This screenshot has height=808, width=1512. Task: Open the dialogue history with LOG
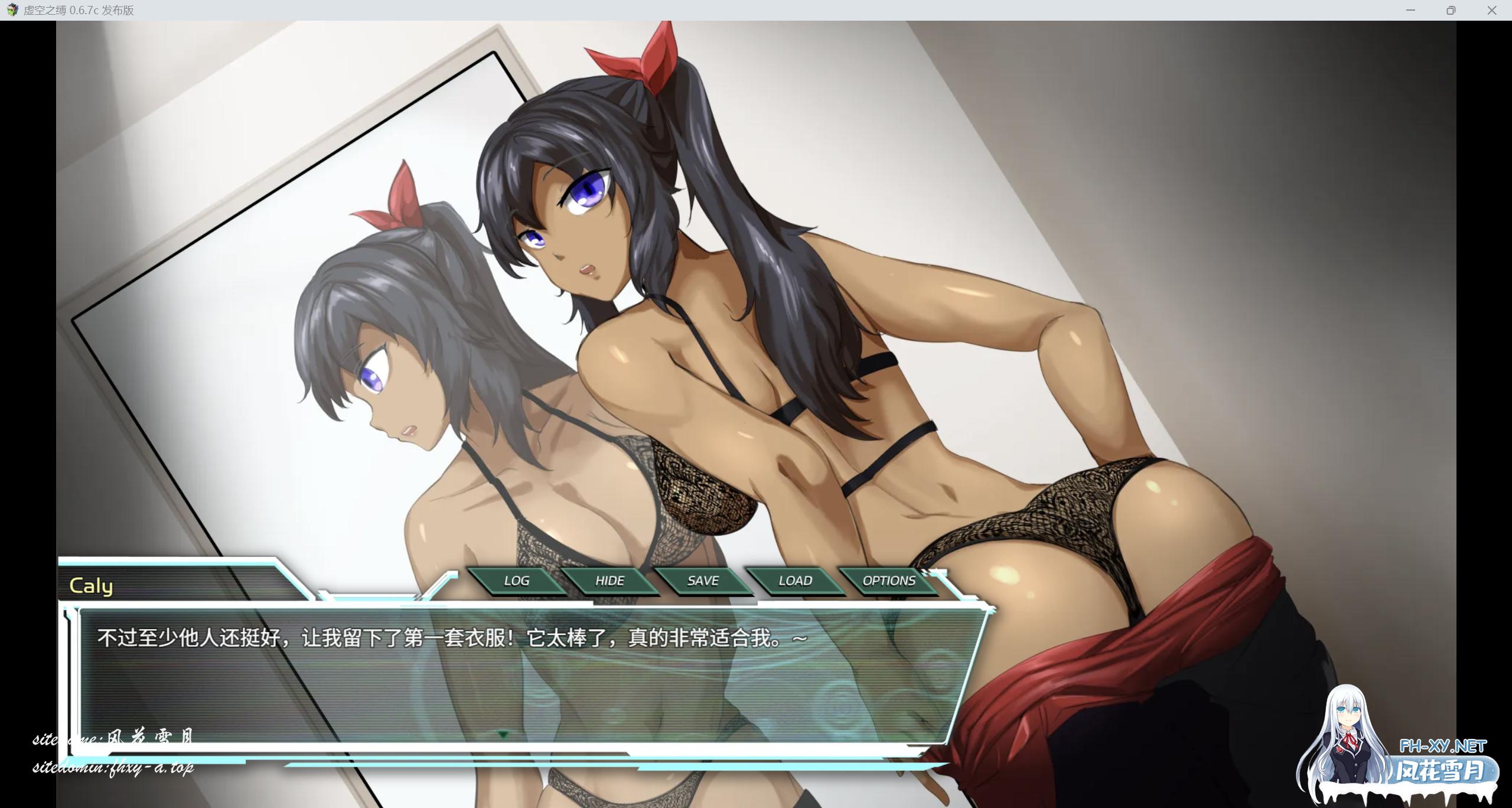(x=517, y=581)
